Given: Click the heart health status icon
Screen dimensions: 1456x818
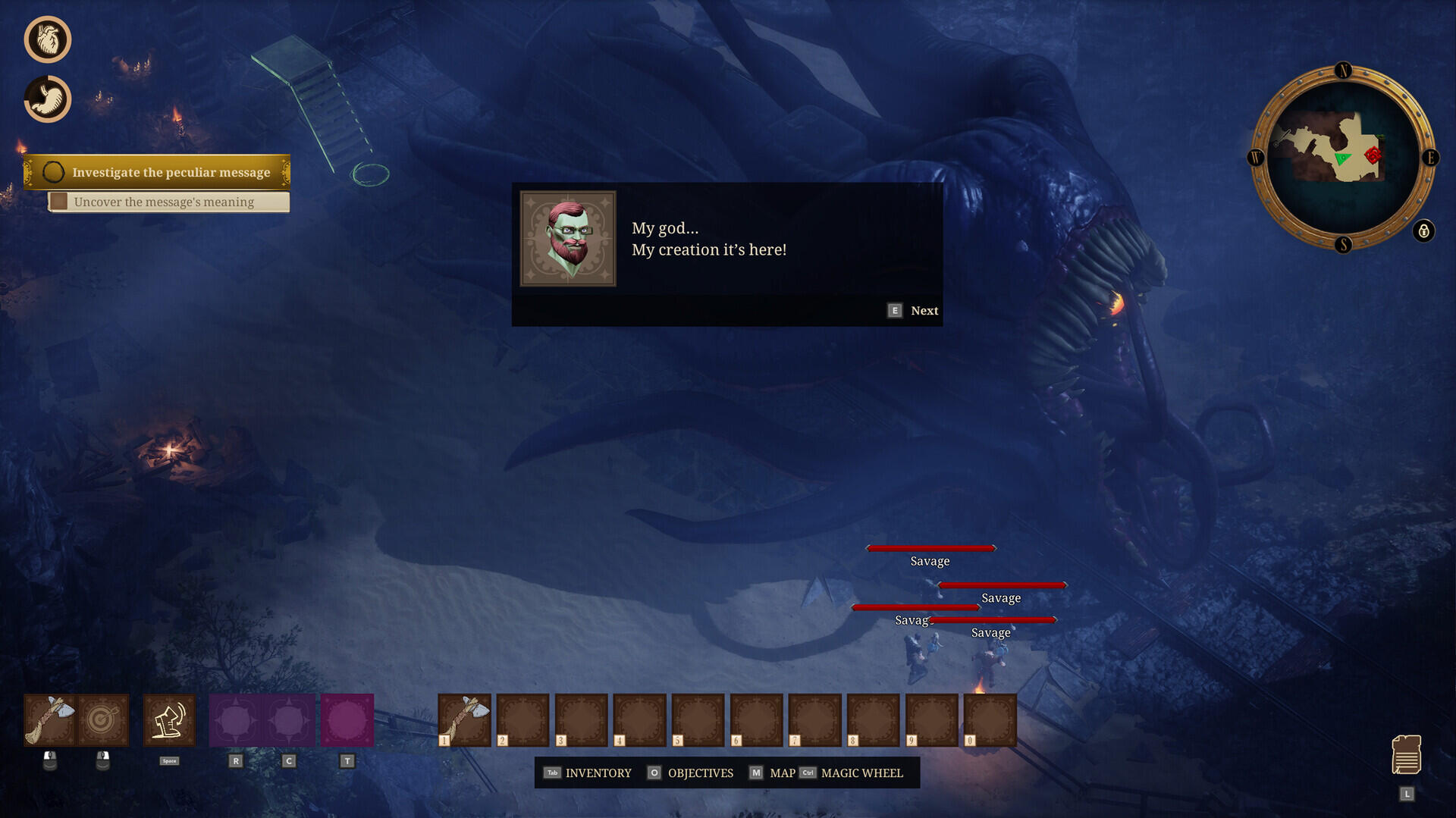Looking at the screenshot, I should click(48, 39).
